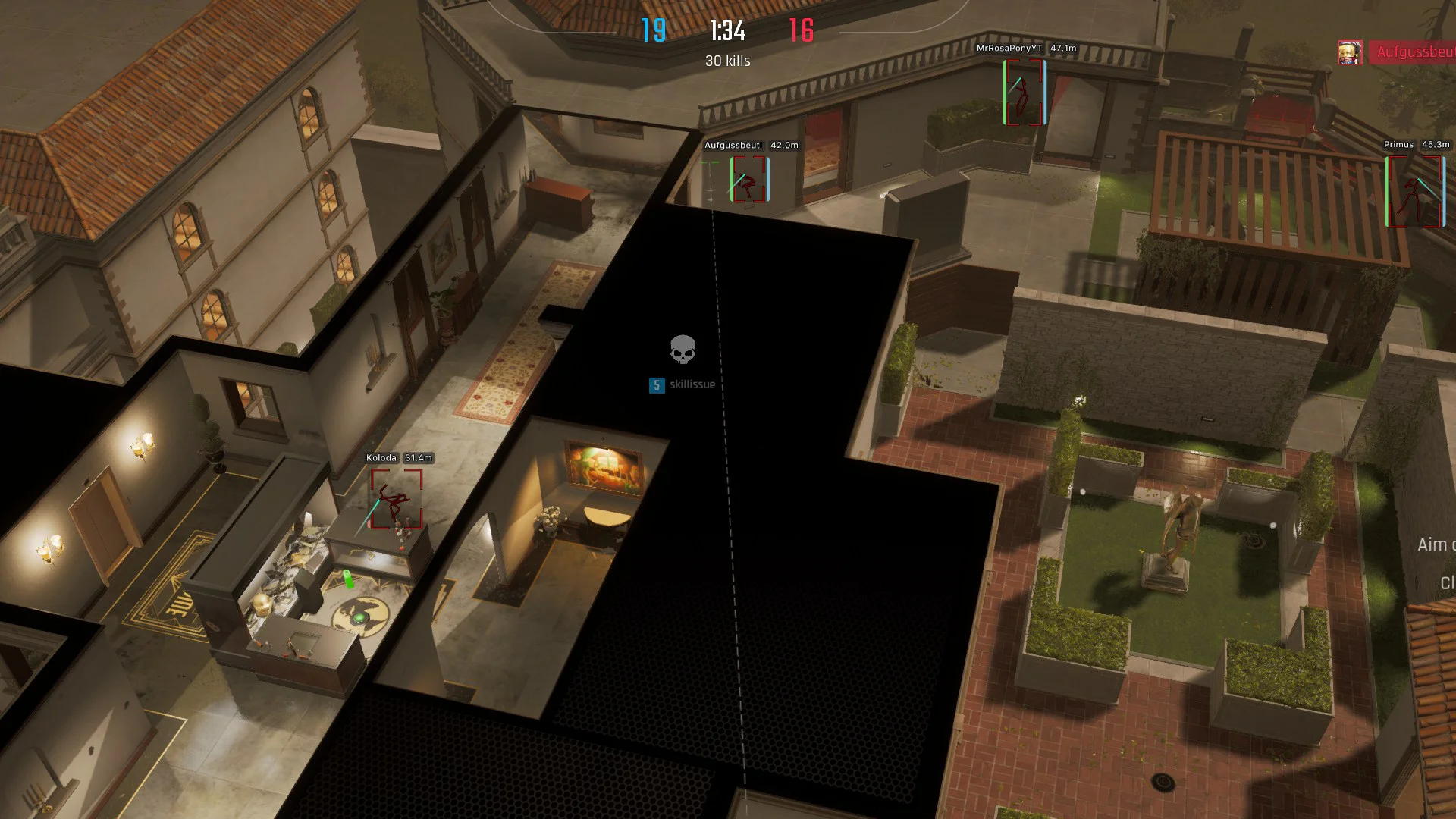Image resolution: width=1456 pixels, height=819 pixels.
Task: Pick the Primus player marker
Action: click(1414, 191)
